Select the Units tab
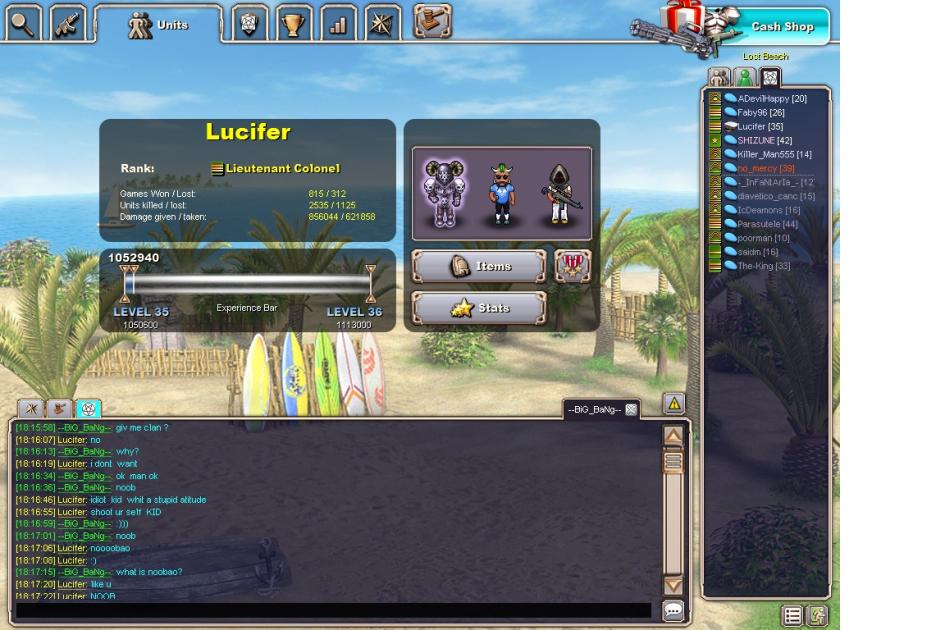The width and height of the screenshot is (945, 630). 159,25
